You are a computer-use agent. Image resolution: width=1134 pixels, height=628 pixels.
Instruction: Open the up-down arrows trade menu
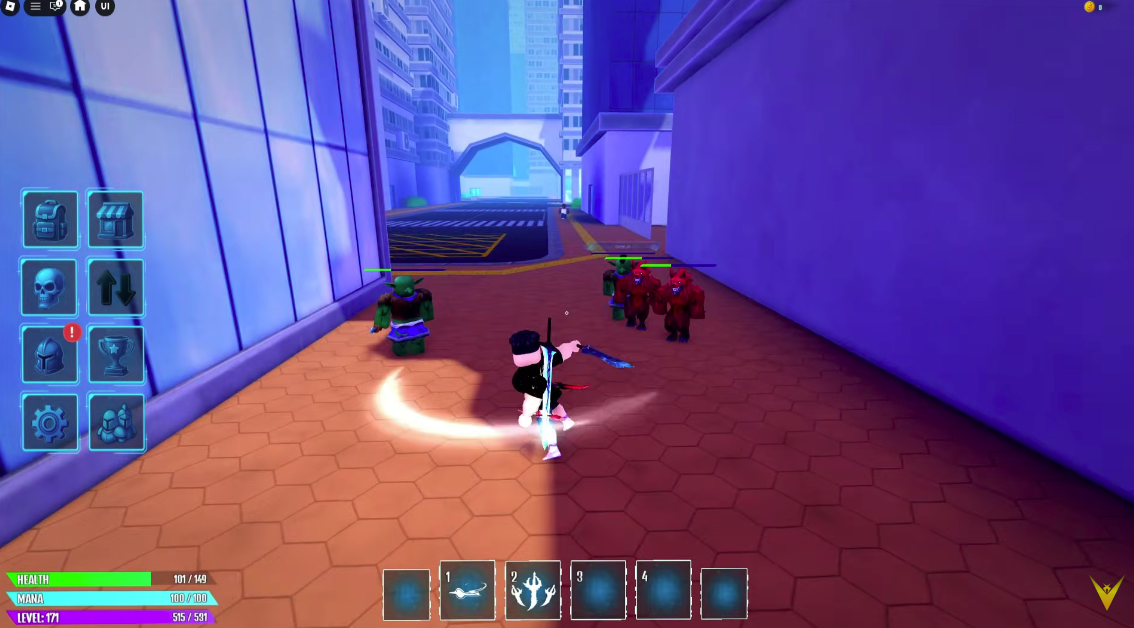click(x=116, y=288)
